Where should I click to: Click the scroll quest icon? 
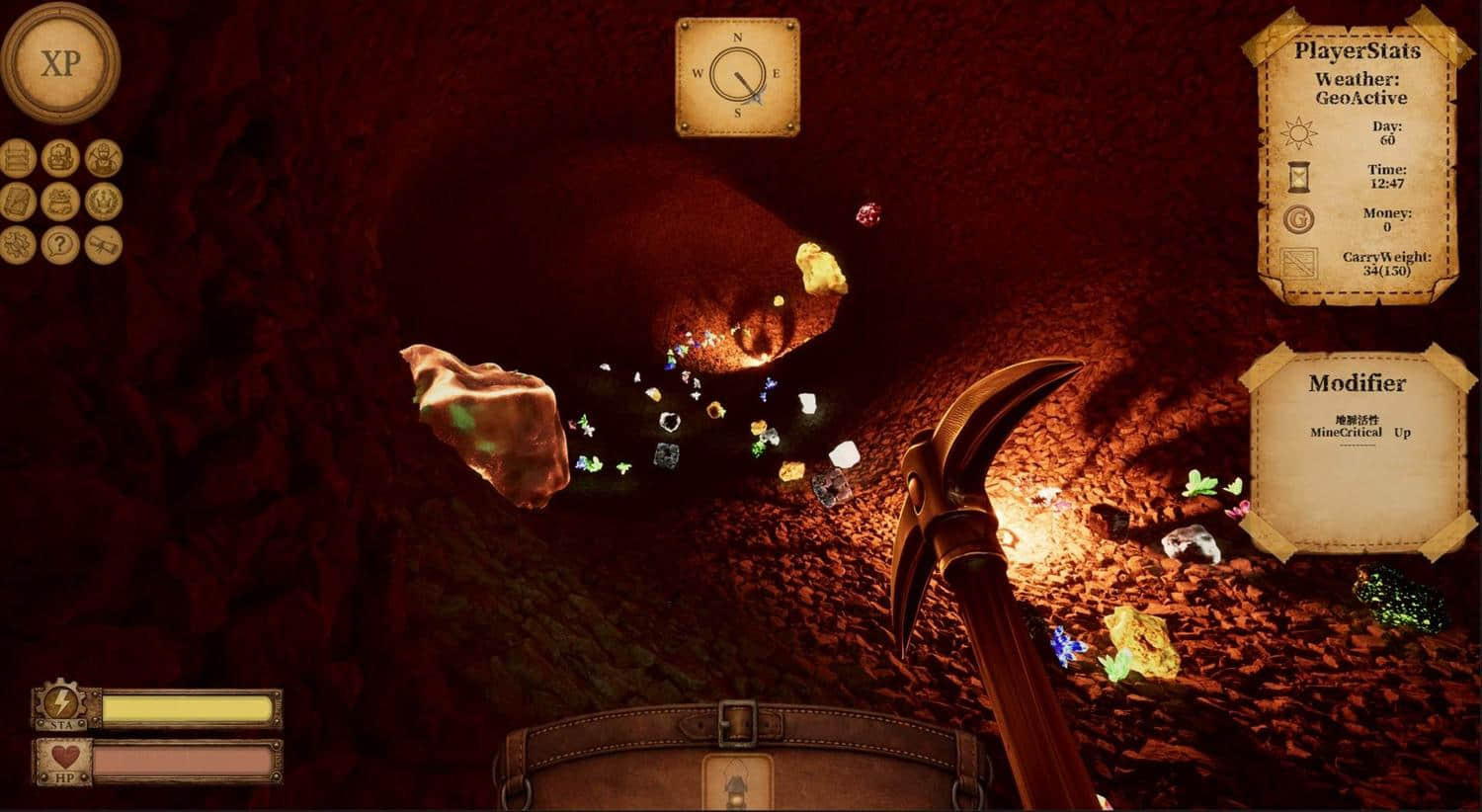click(x=103, y=244)
